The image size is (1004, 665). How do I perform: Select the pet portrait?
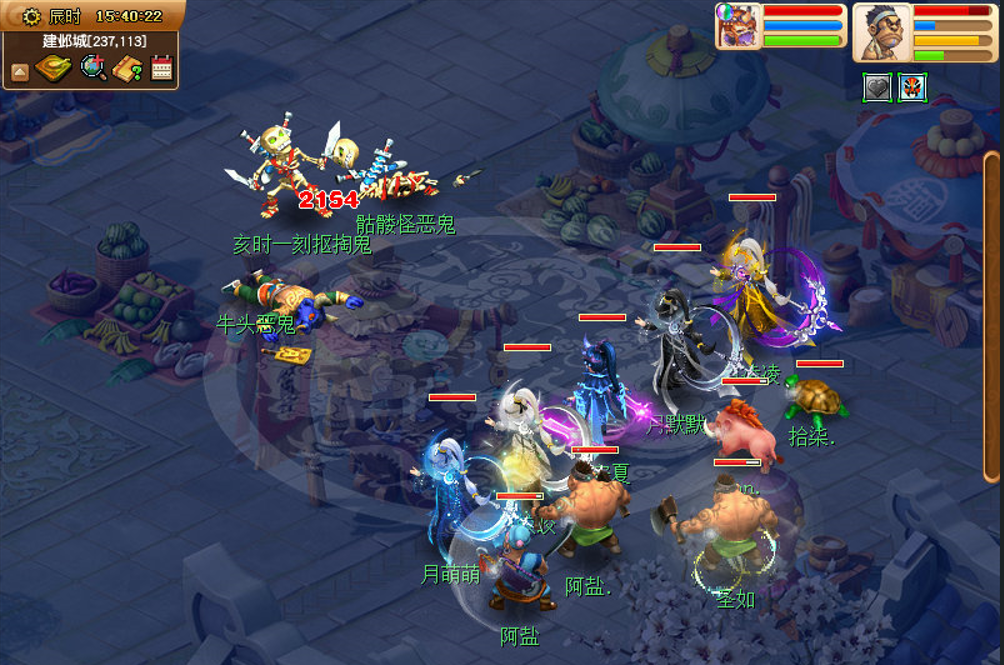(x=739, y=26)
